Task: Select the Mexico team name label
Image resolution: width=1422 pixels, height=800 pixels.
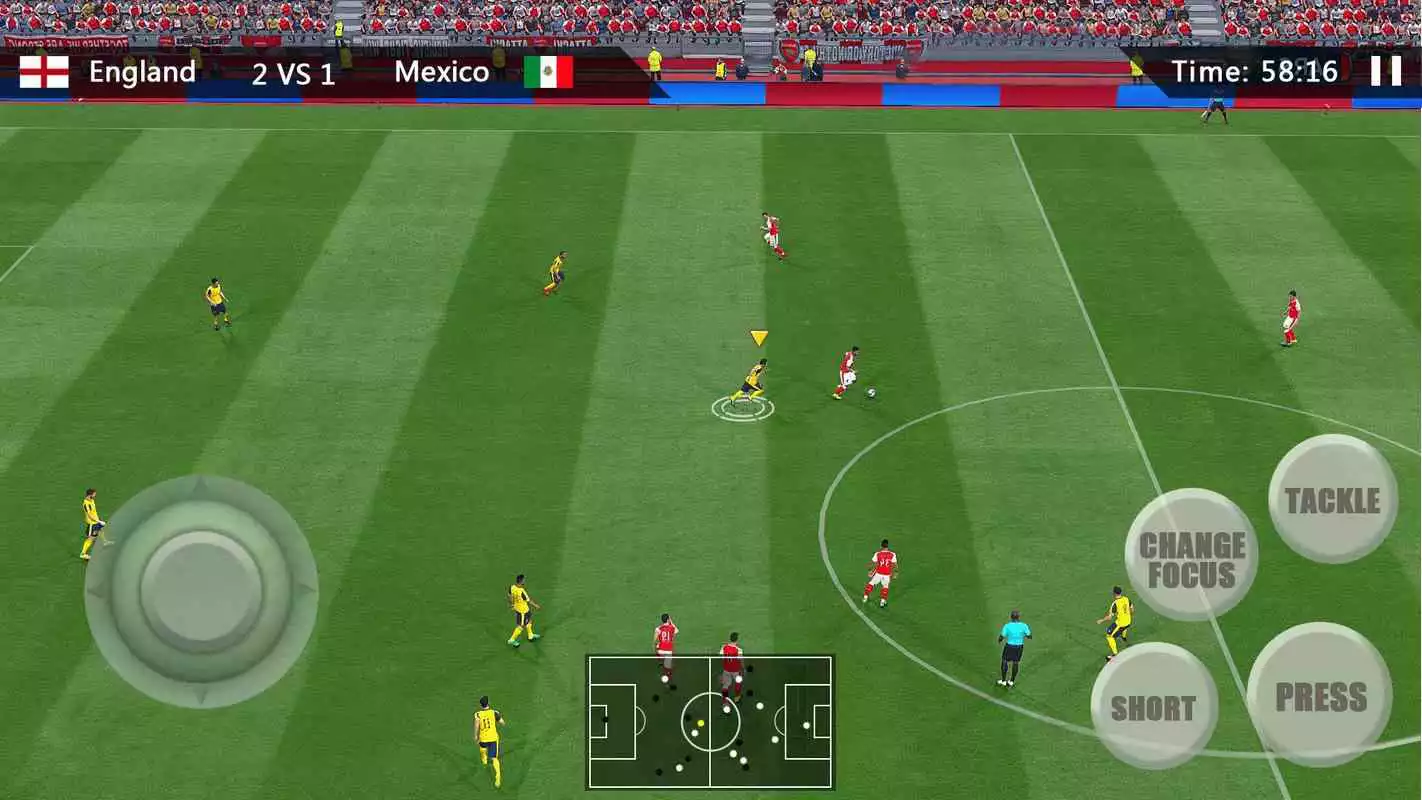Action: [443, 71]
